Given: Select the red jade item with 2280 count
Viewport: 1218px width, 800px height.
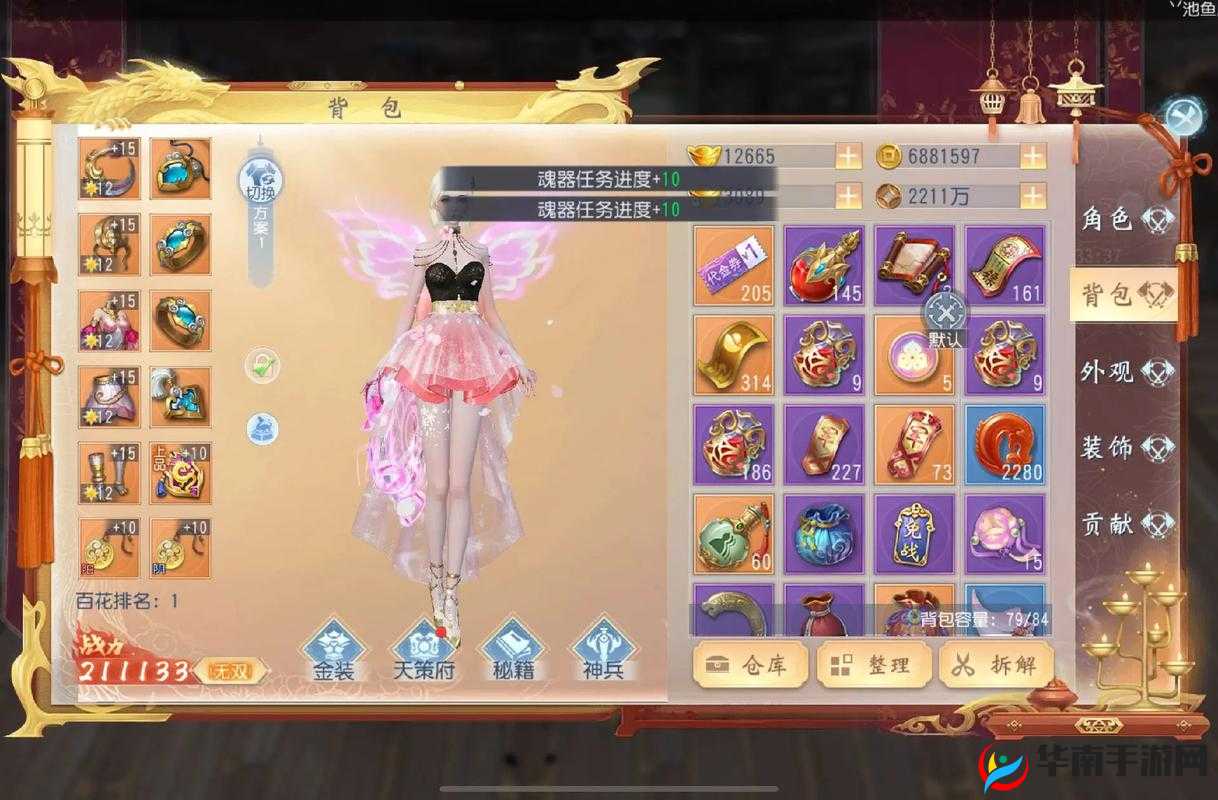Looking at the screenshot, I should (1005, 445).
